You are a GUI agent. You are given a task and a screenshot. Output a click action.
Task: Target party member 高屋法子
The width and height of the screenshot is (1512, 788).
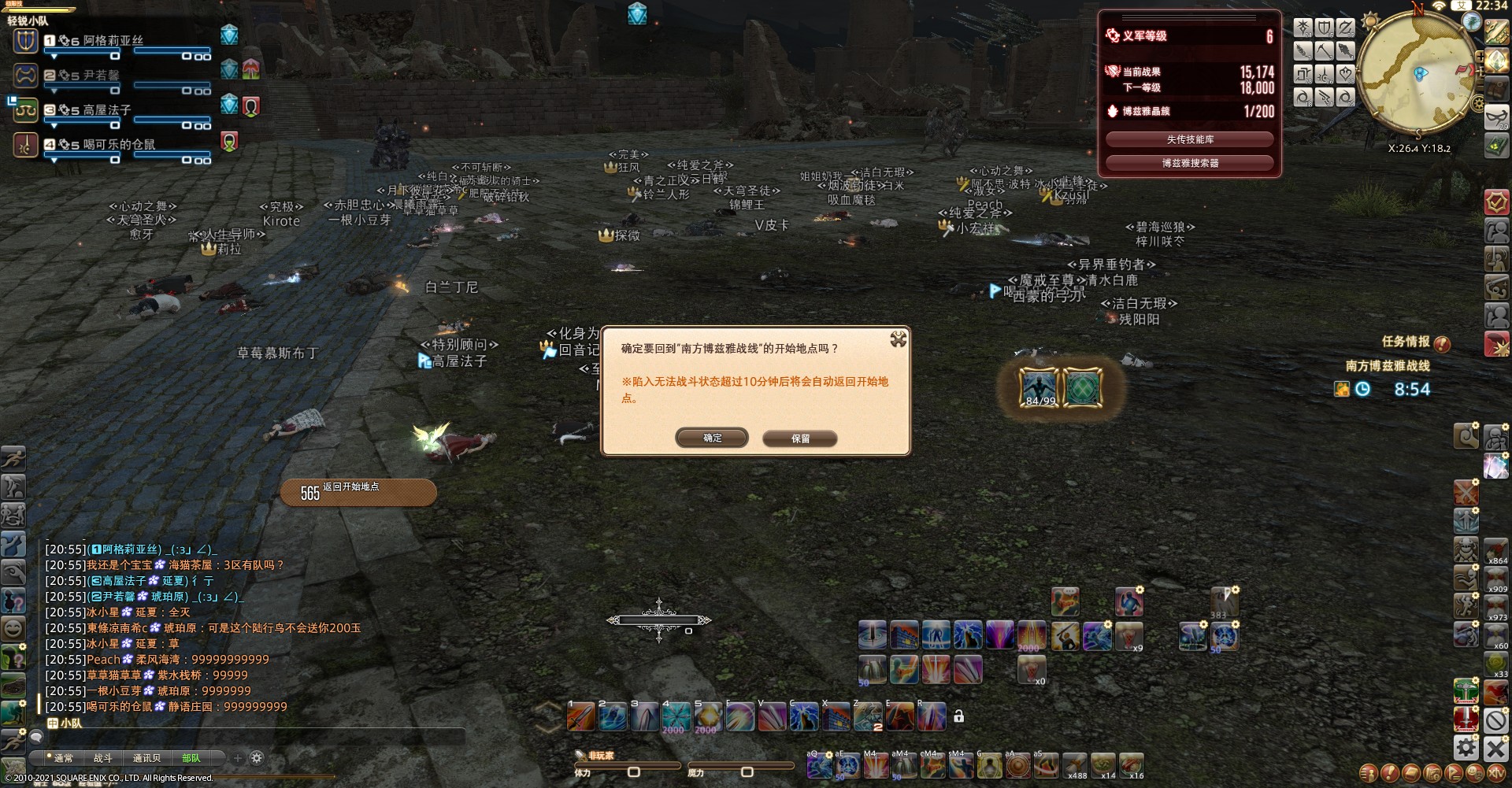[x=106, y=110]
